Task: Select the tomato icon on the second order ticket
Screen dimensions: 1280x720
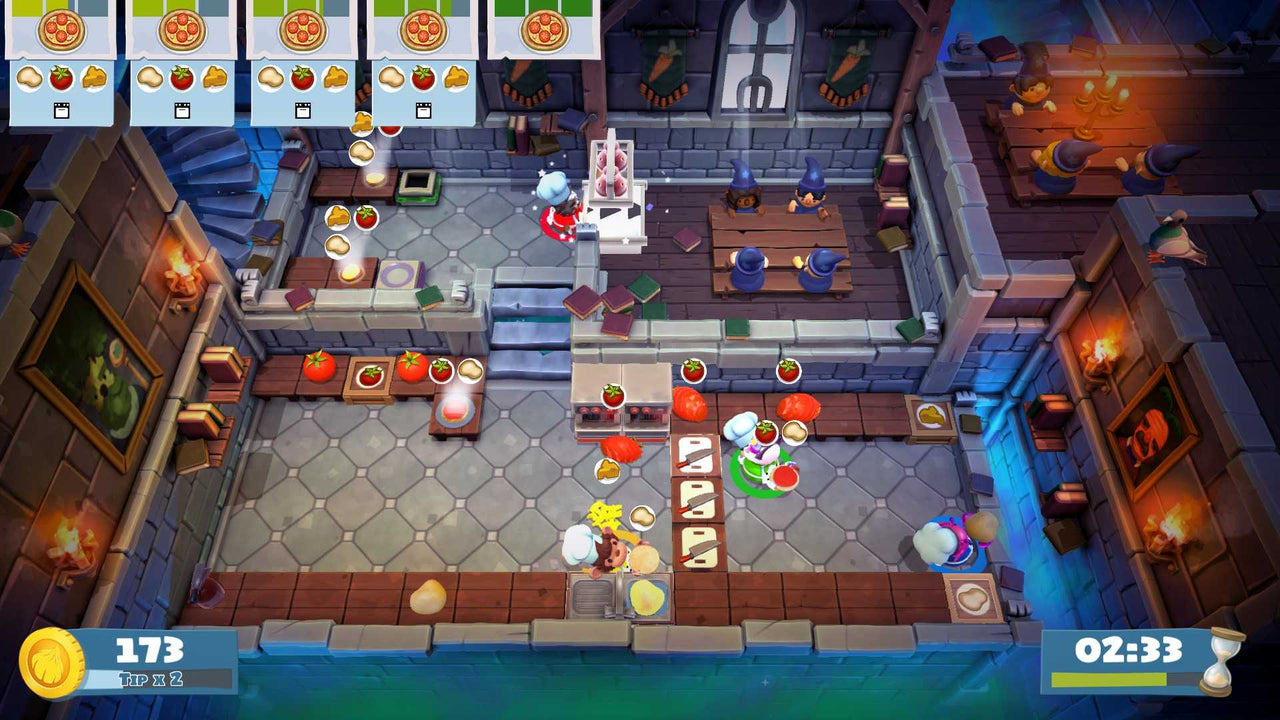Action: 180,78
